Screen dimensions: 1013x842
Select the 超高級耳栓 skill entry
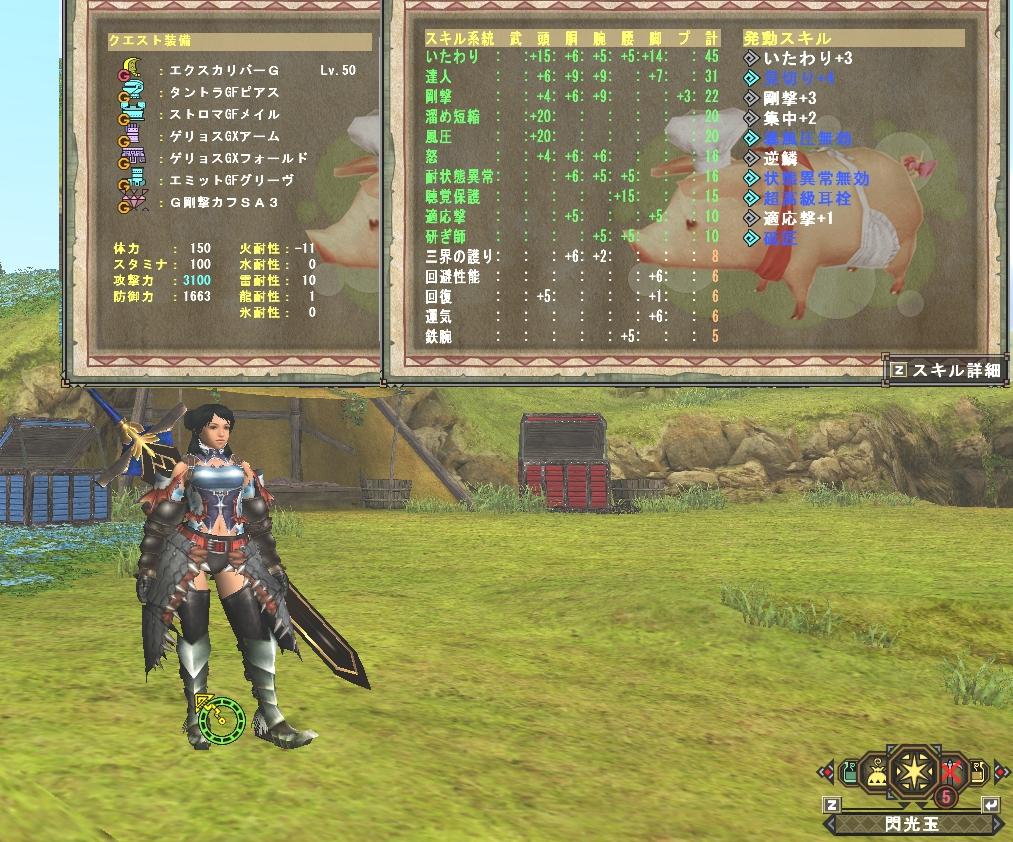[x=810, y=198]
